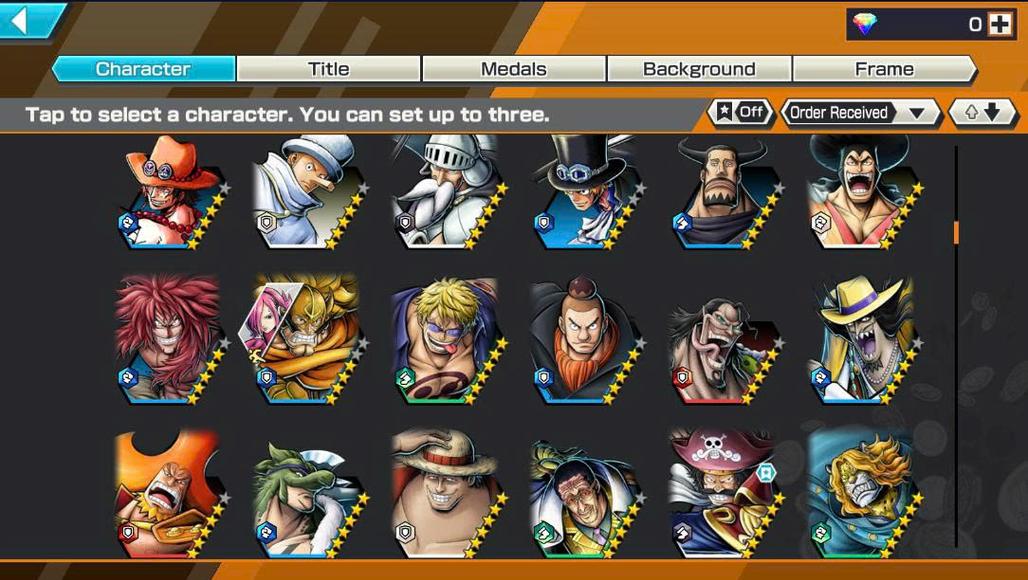The width and height of the screenshot is (1028, 580).
Task: Pick the armored knight helmet character
Action: [x=444, y=192]
